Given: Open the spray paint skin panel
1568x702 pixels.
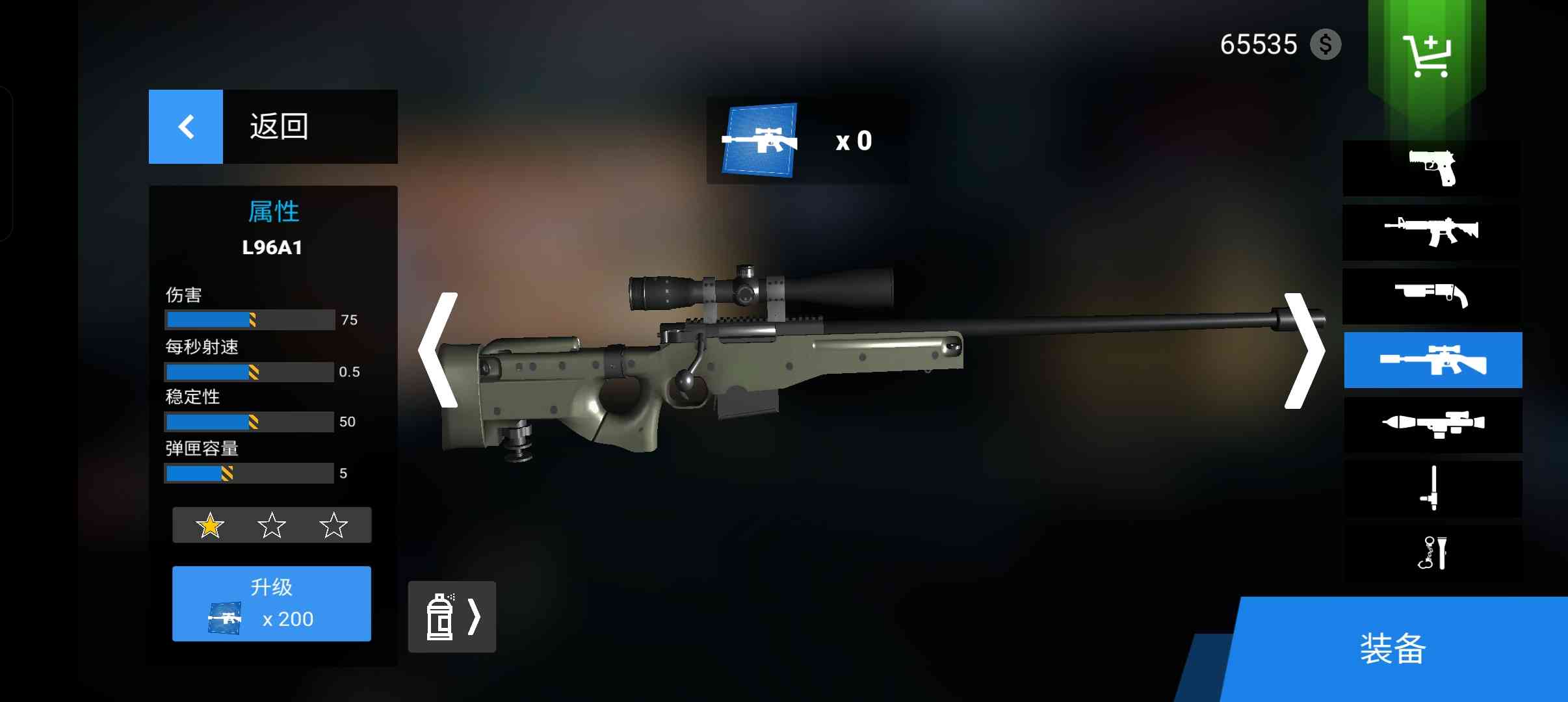Looking at the screenshot, I should coord(452,616).
